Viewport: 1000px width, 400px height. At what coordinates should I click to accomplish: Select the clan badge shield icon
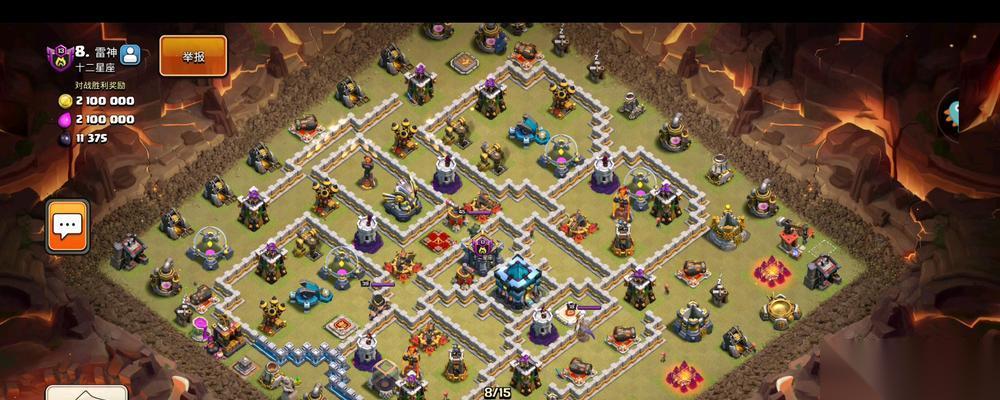tap(60, 56)
